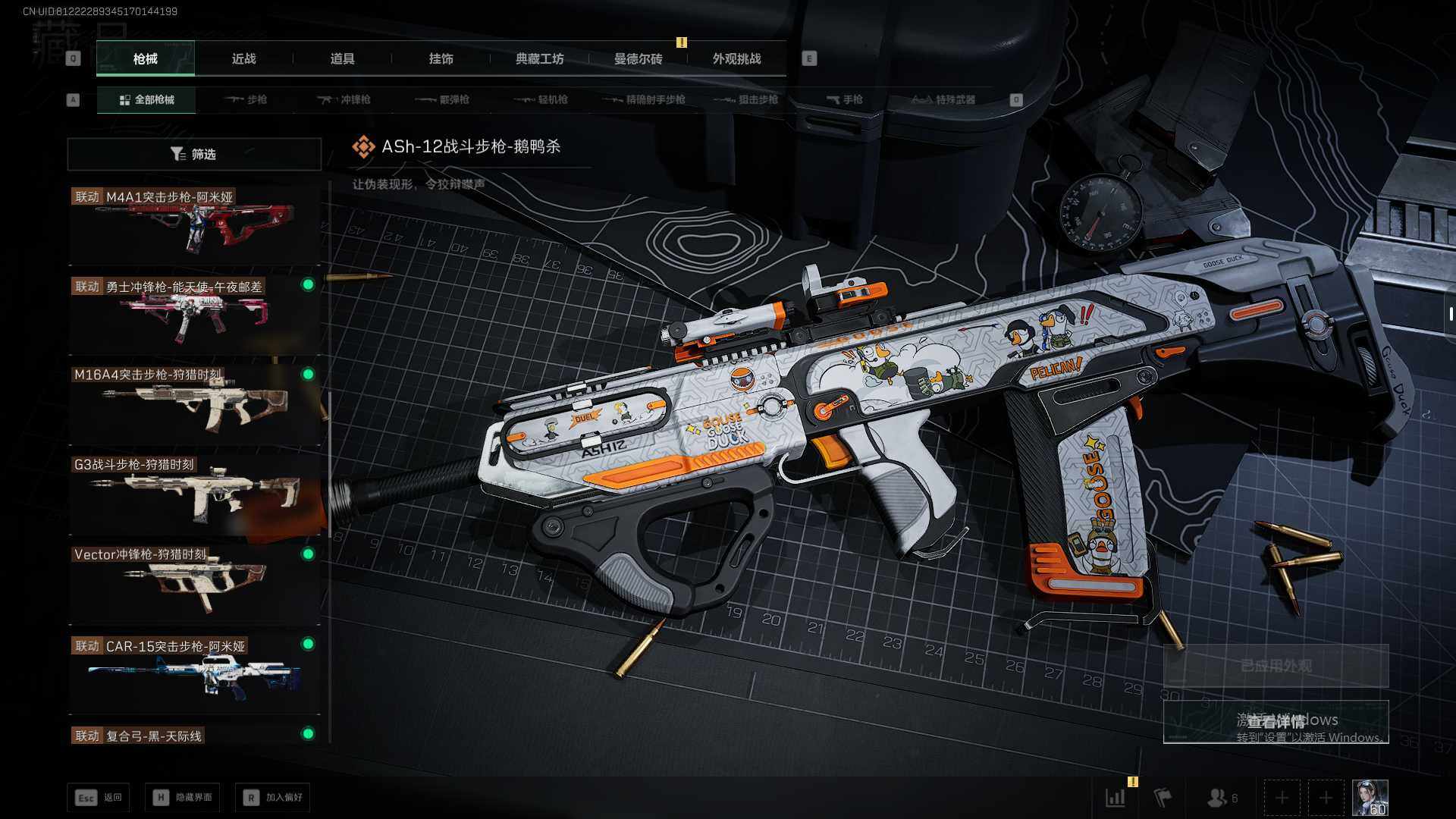Open the 筛选 filter button

pos(194,154)
